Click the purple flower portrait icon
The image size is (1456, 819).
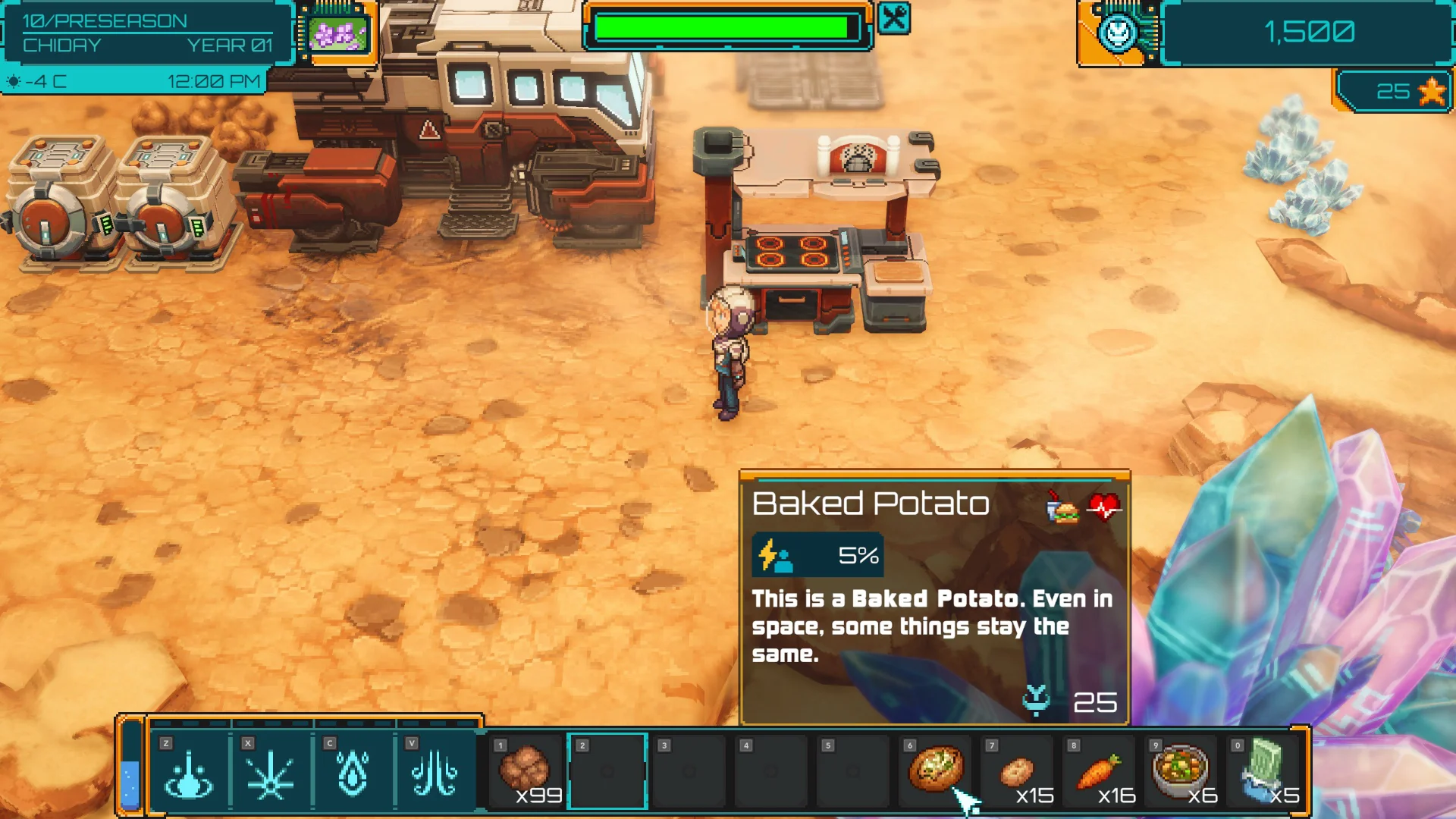(338, 33)
